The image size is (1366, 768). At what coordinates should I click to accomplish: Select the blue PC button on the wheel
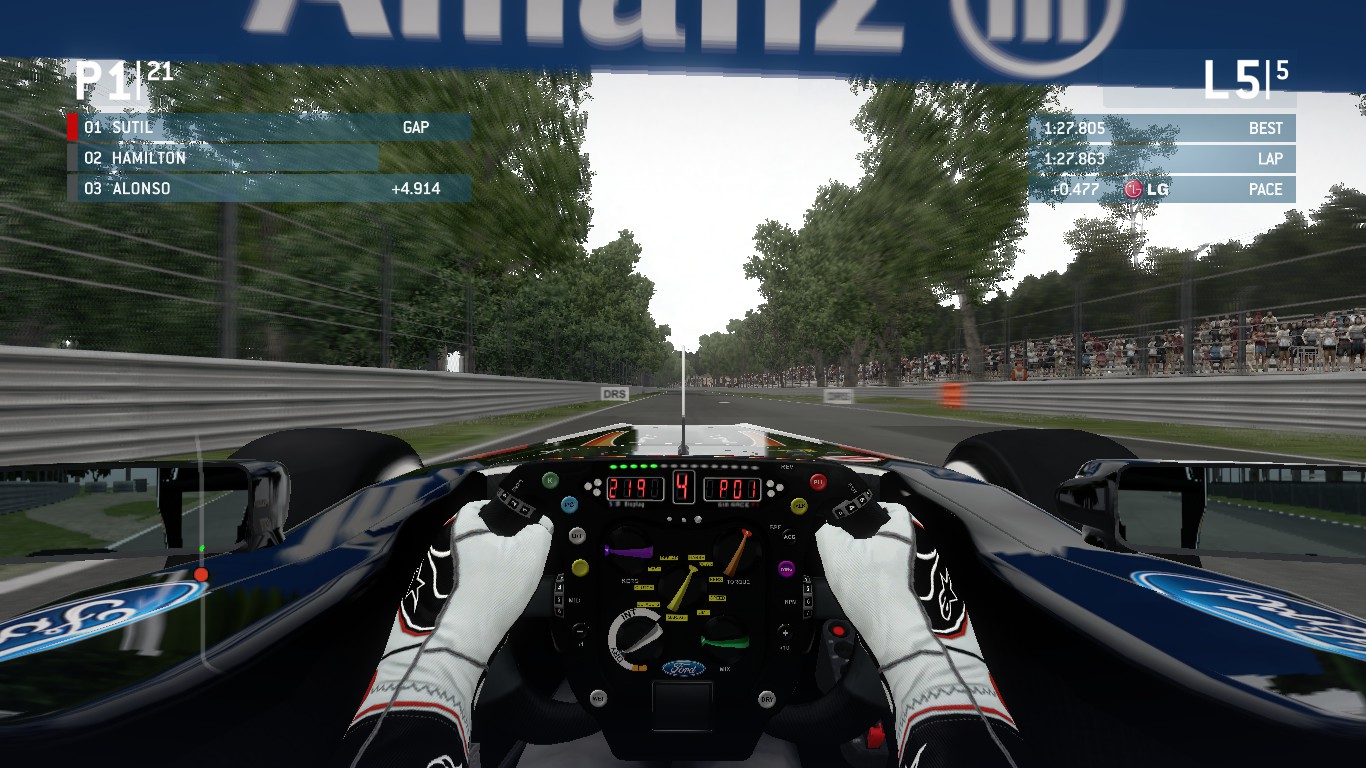point(570,504)
